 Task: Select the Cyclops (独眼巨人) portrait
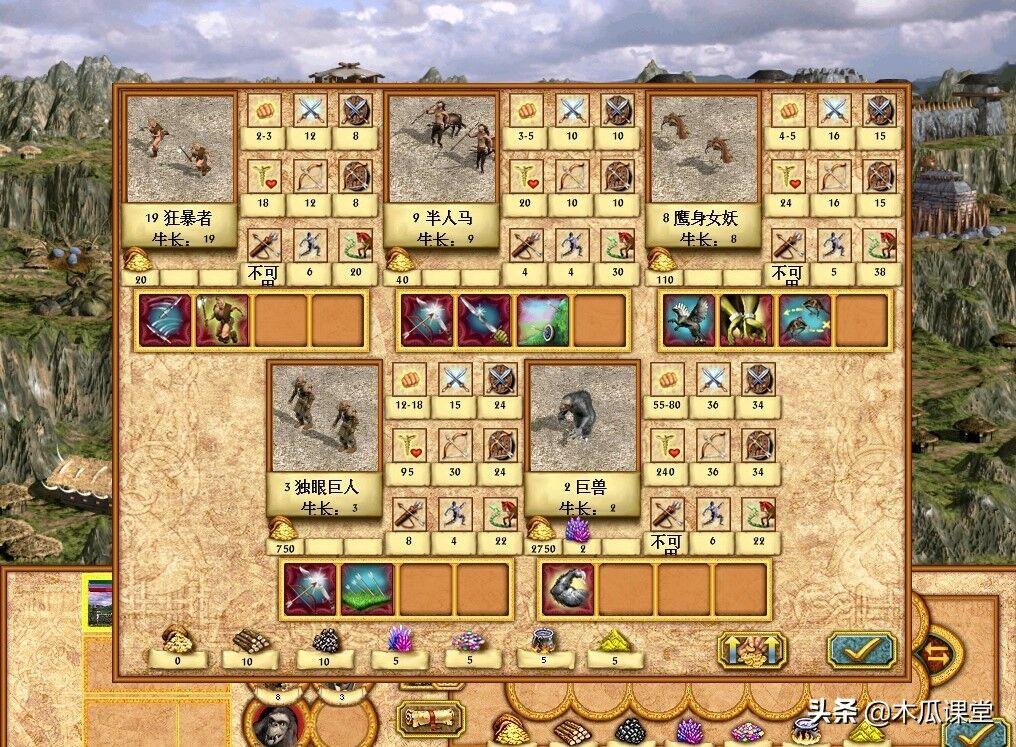click(x=325, y=418)
